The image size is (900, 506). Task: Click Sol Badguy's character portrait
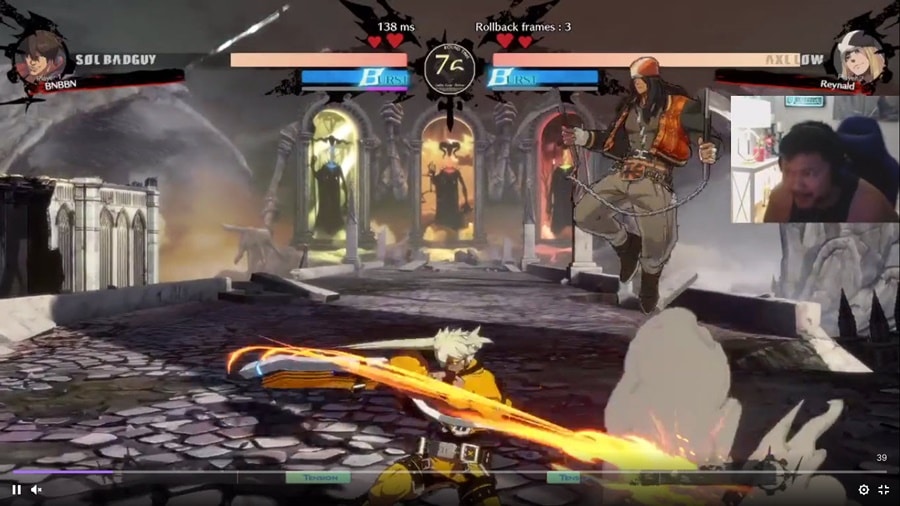[41, 57]
